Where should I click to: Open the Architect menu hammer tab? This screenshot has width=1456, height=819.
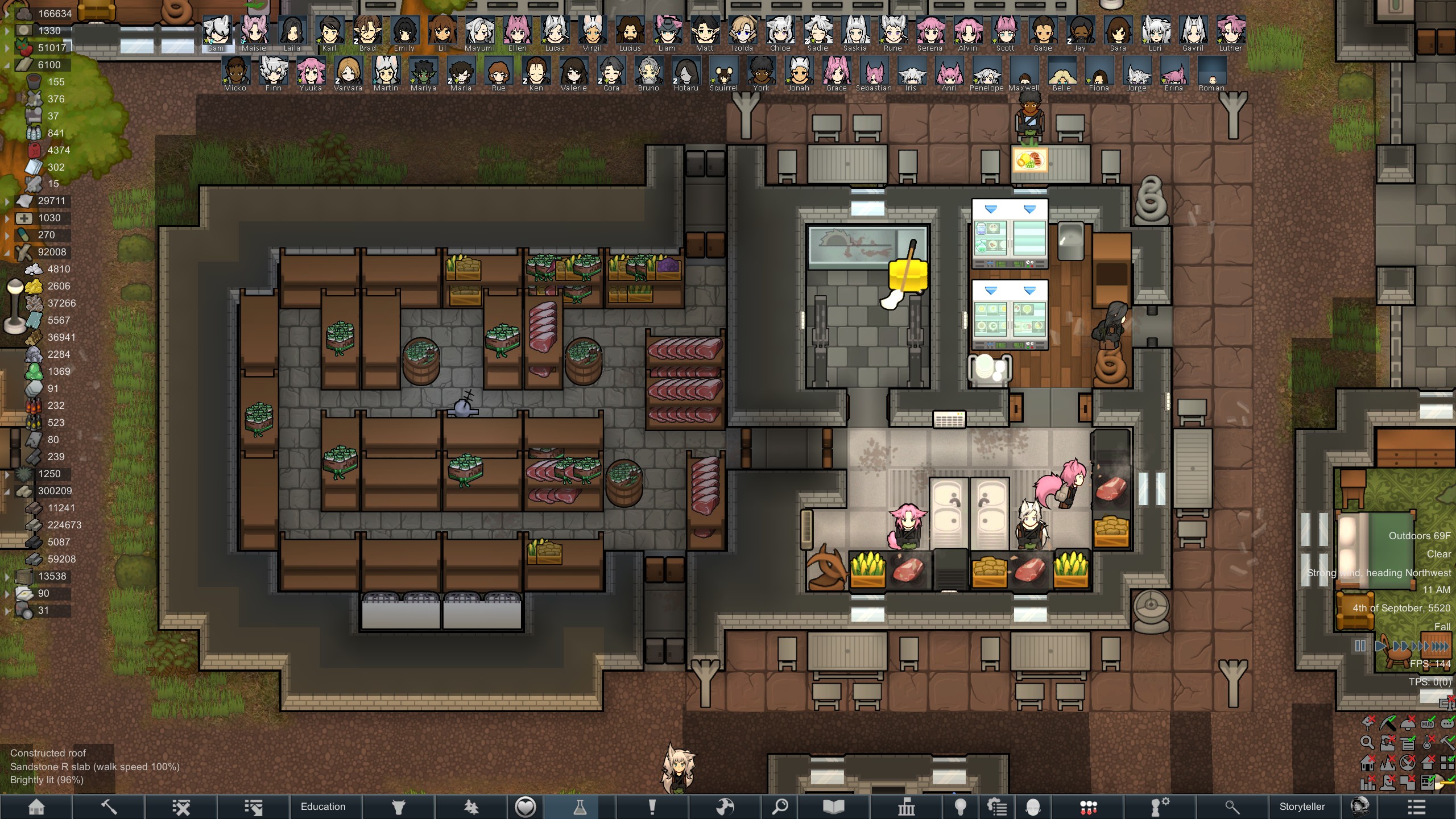109,806
